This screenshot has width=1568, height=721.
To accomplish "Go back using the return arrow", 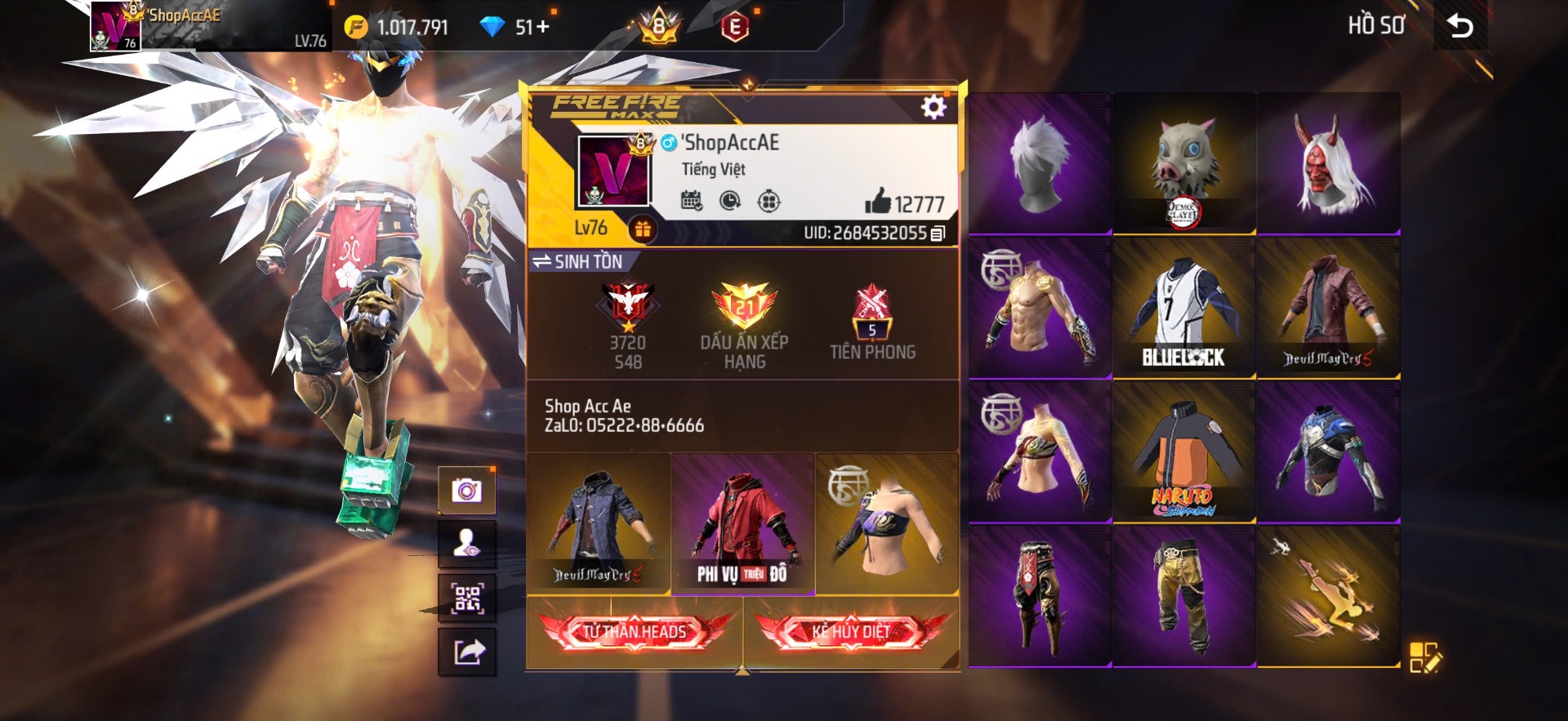I will coord(1460,27).
